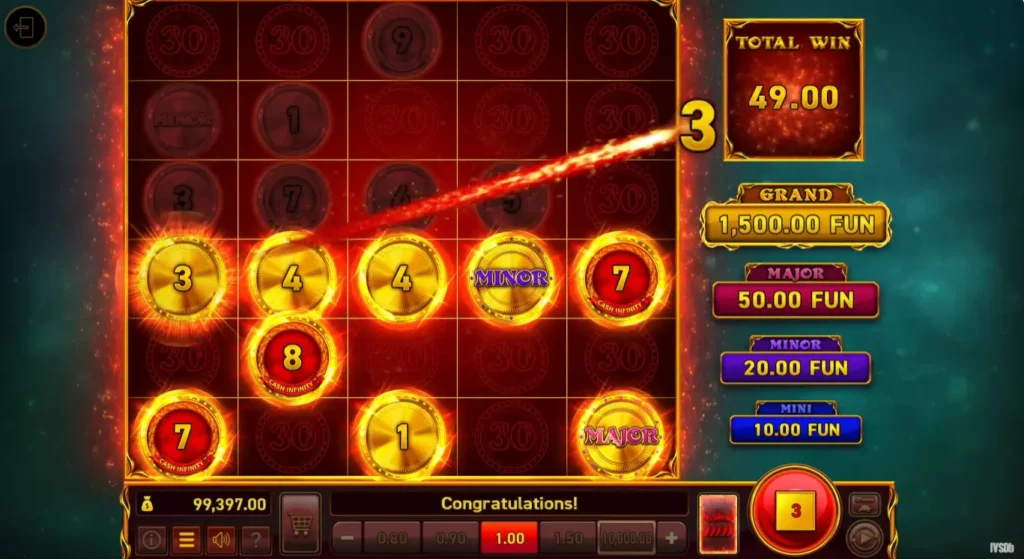Open the info button

pos(152,539)
